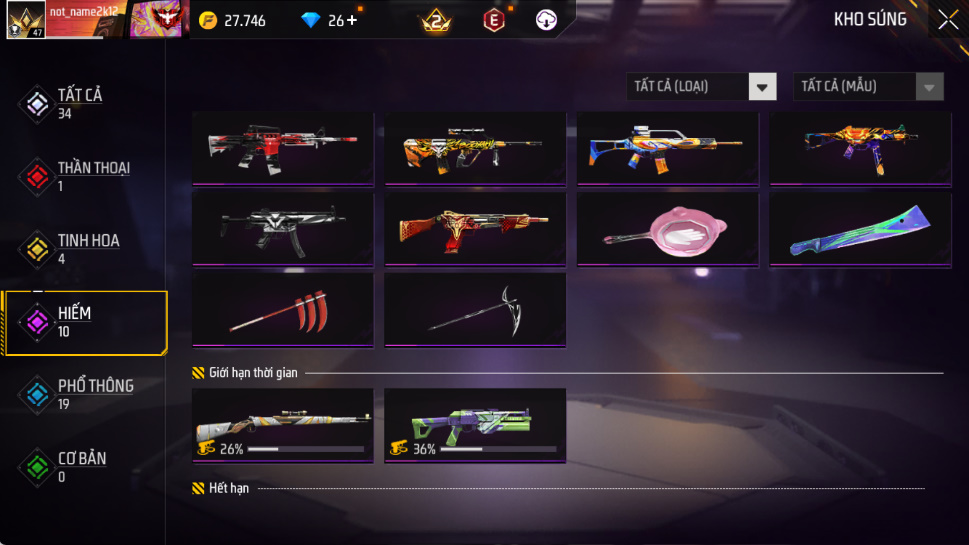Viewport: 969px width, 545px height.
Task: Choose the time-limited sniper rifle at 26%
Action: coord(282,425)
